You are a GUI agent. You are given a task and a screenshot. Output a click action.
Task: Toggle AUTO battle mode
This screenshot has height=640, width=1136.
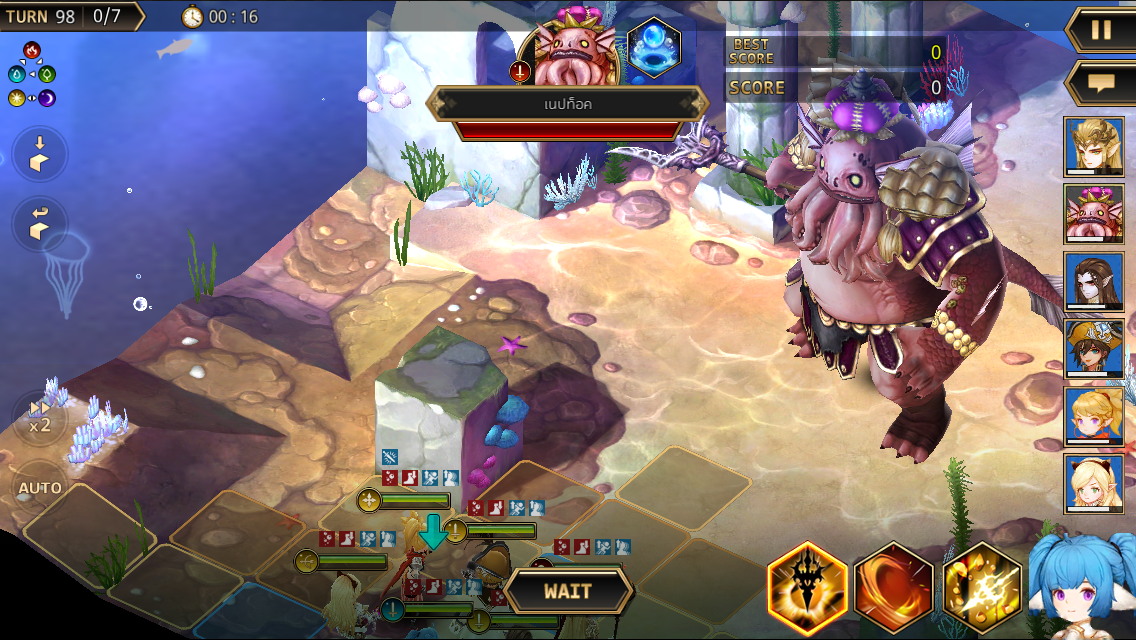click(40, 488)
